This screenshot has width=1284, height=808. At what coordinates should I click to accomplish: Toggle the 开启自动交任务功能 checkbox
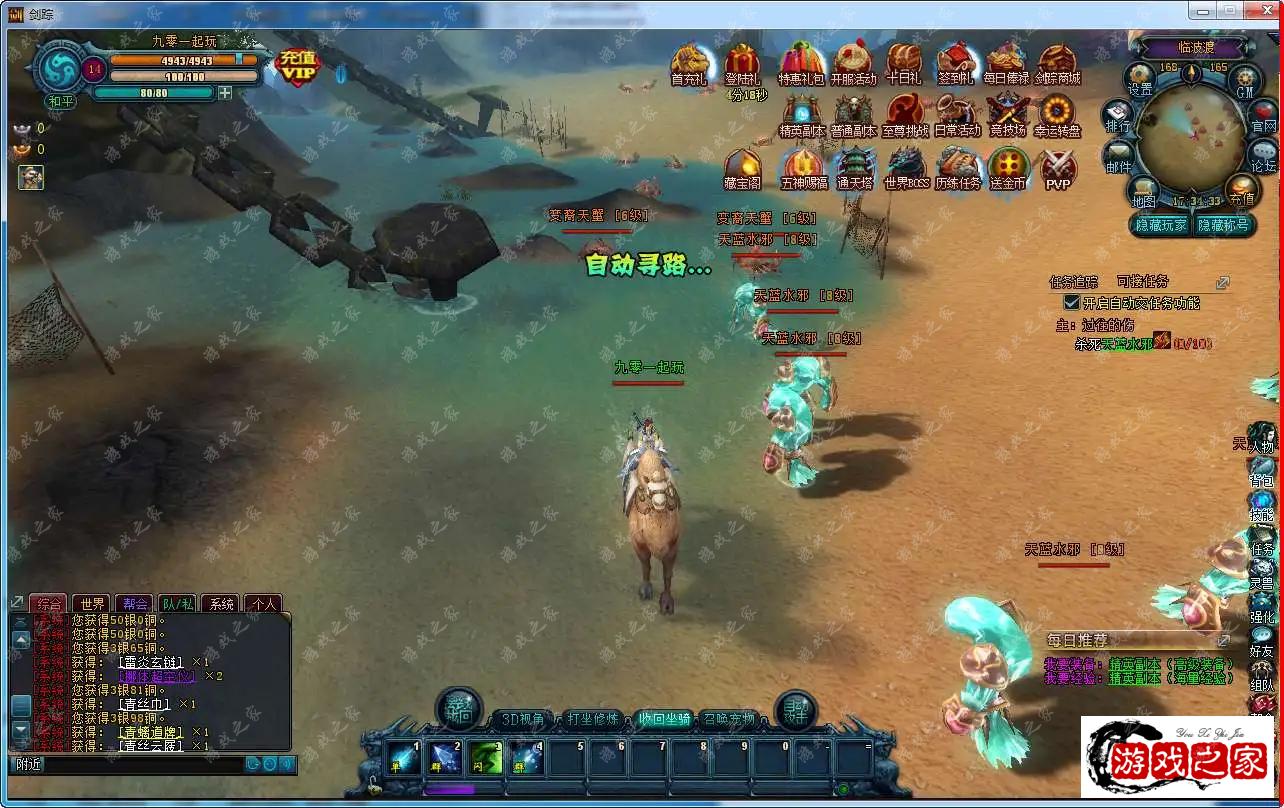pyautogui.click(x=1072, y=302)
